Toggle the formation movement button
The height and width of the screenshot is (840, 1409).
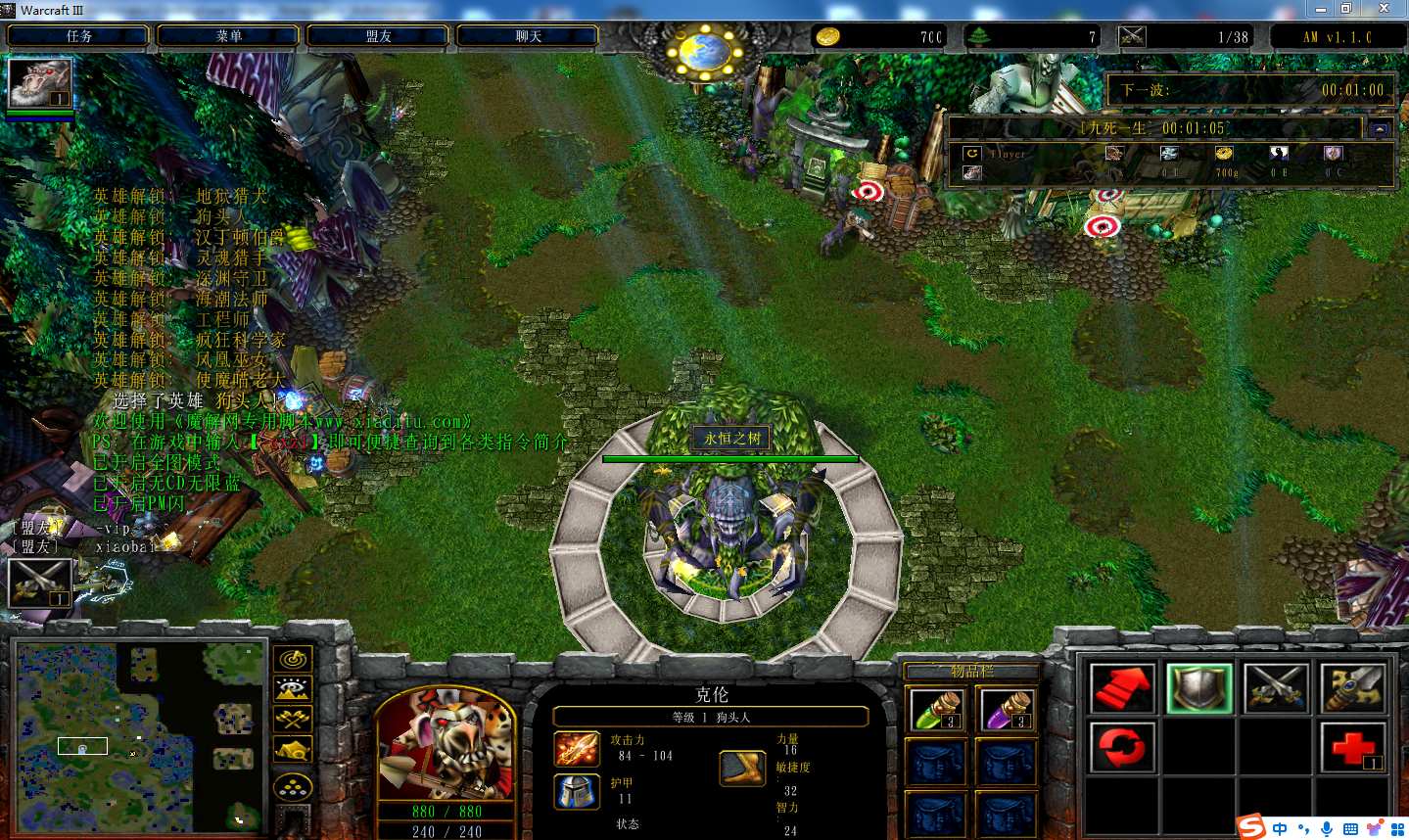point(293,786)
